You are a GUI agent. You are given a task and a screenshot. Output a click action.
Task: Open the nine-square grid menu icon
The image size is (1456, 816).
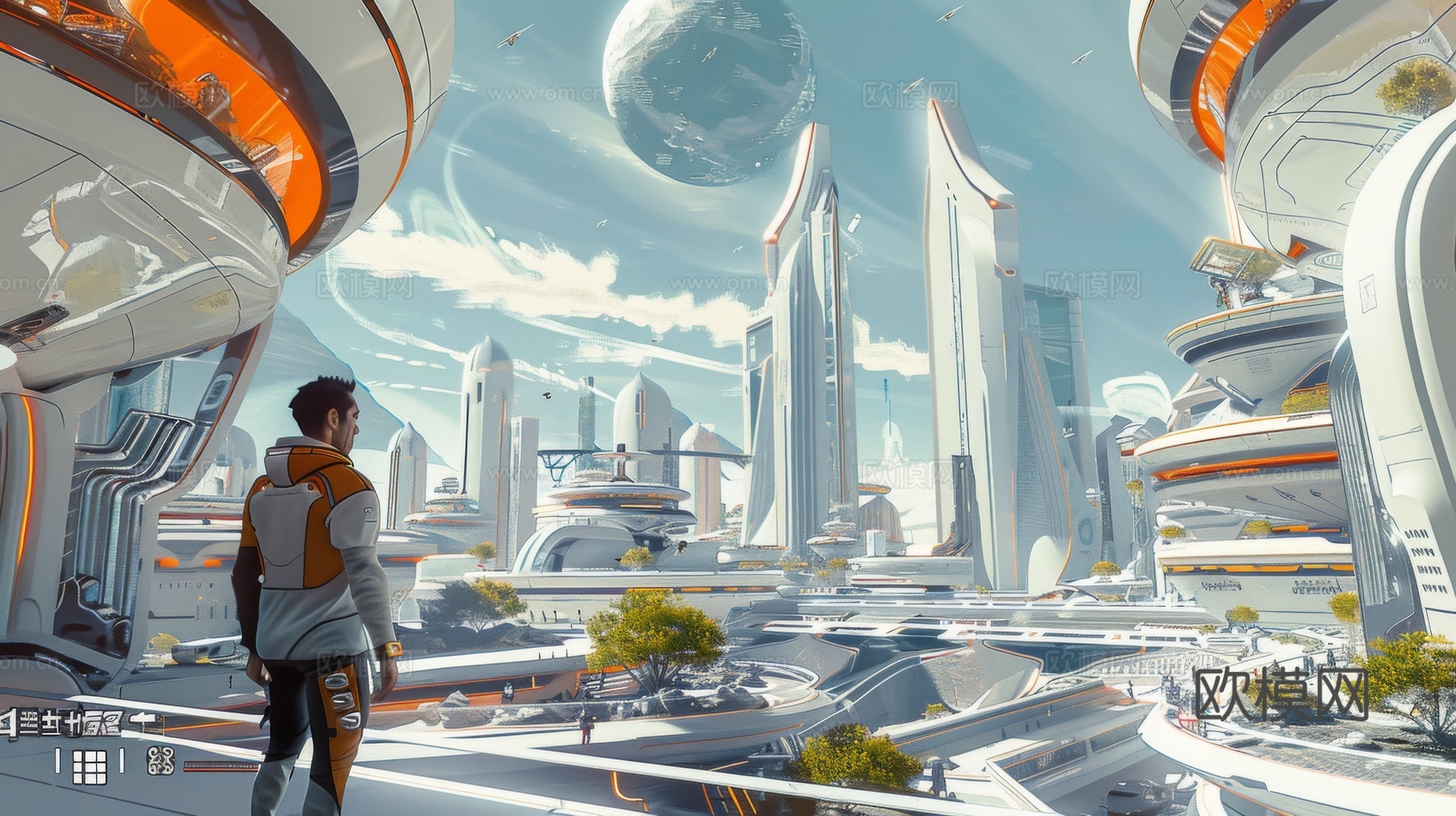[x=90, y=766]
